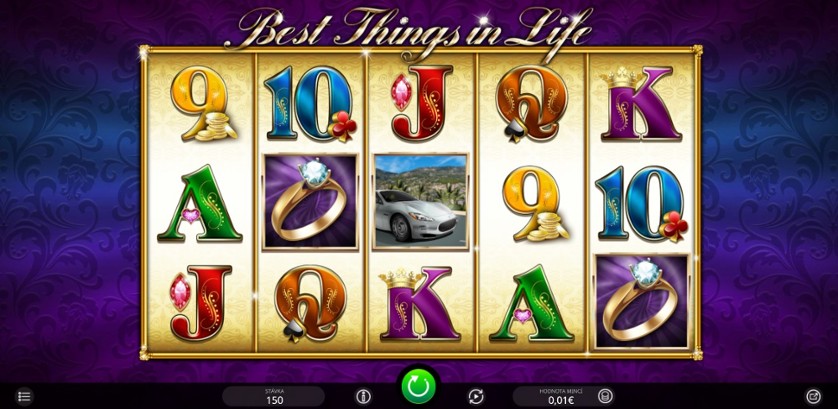Screen dimensions: 838x409
Task: Activate the autoplay arrows icon
Action: pyautogui.click(x=476, y=397)
